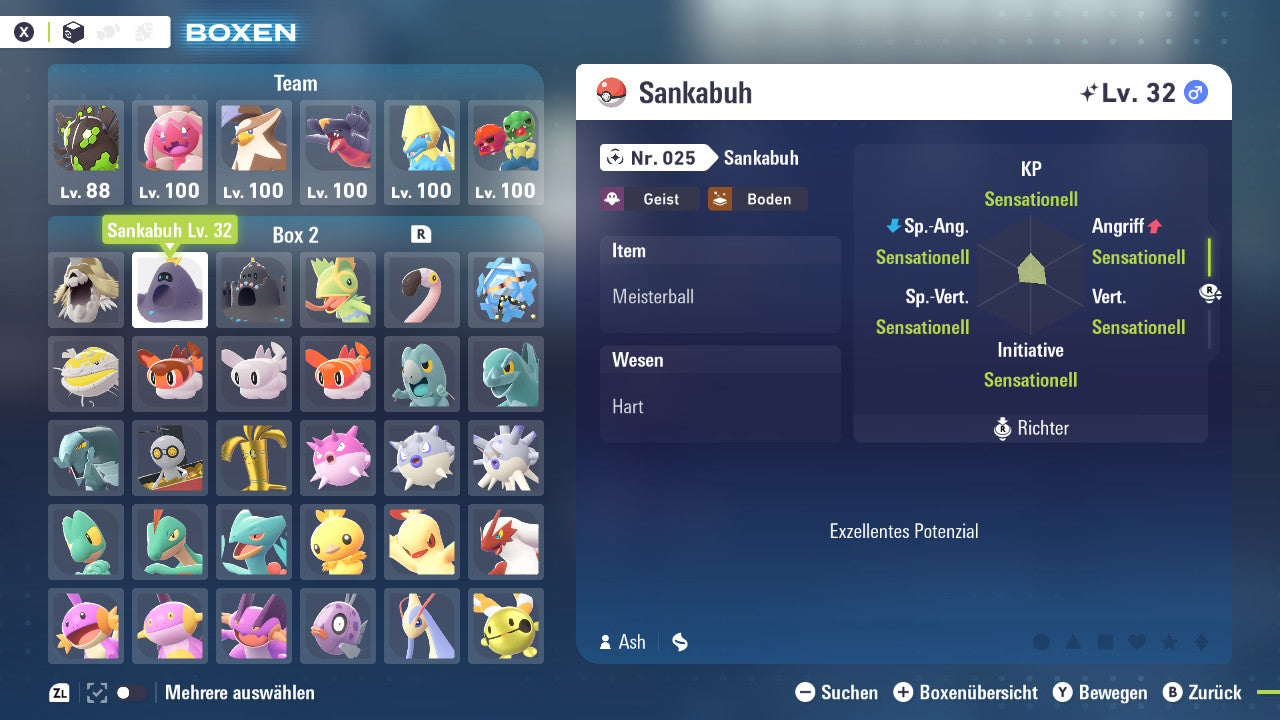Image resolution: width=1280 pixels, height=720 pixels.
Task: Click the R badge on the stat chart
Action: (1210, 292)
